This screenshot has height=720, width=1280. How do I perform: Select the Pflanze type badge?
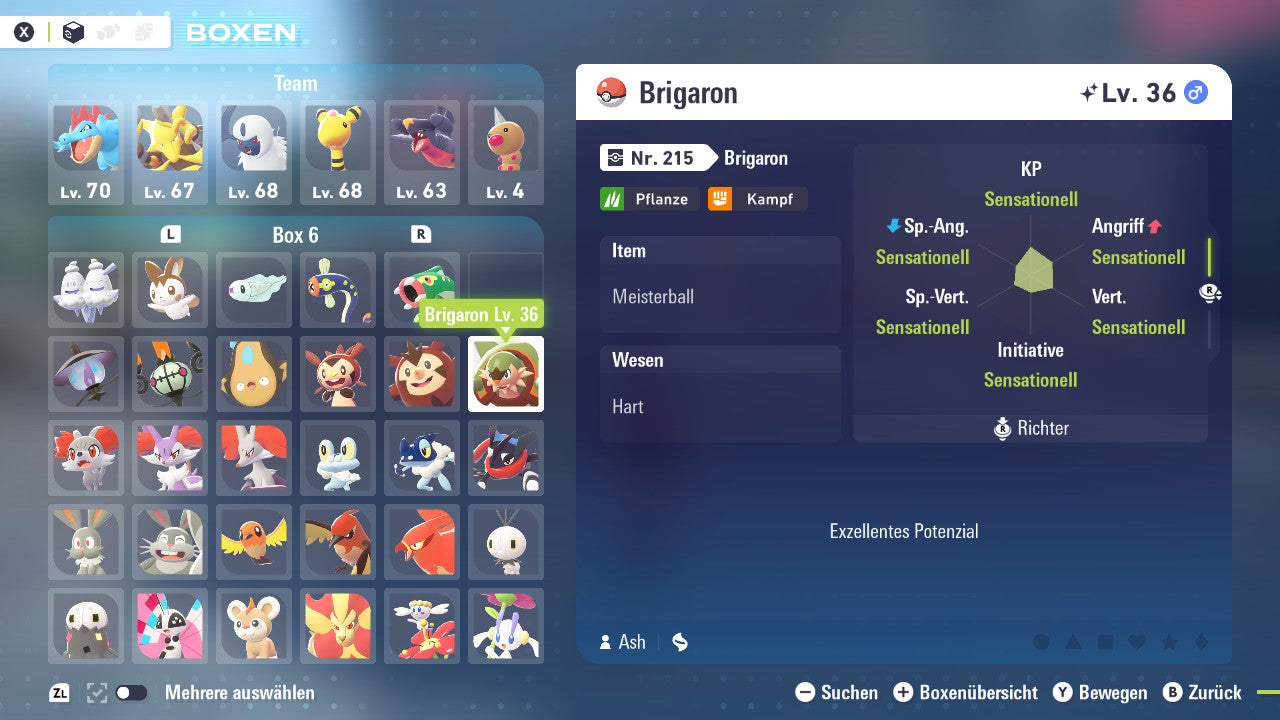click(649, 198)
